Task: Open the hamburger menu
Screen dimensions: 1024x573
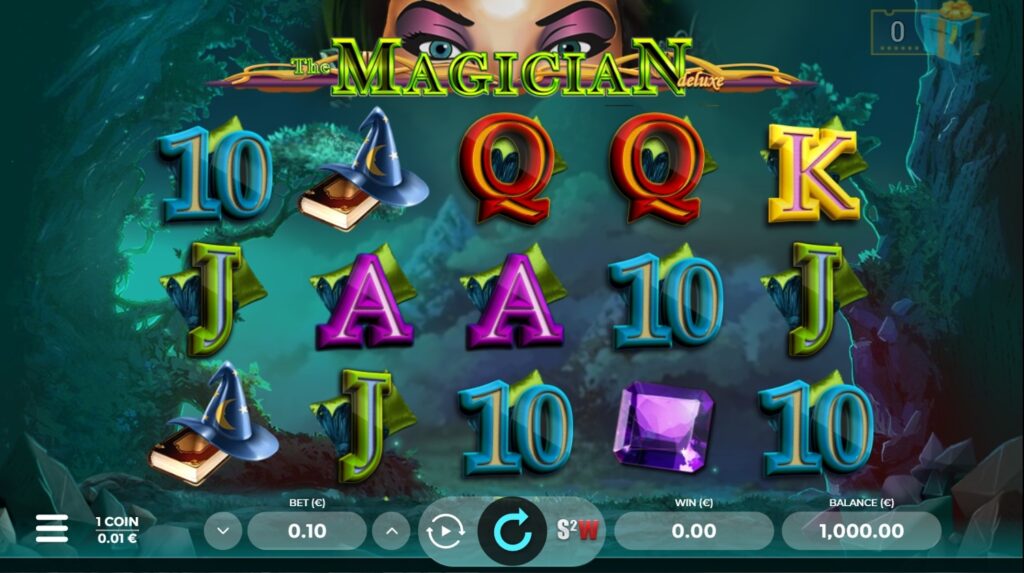Action: pyautogui.click(x=52, y=529)
